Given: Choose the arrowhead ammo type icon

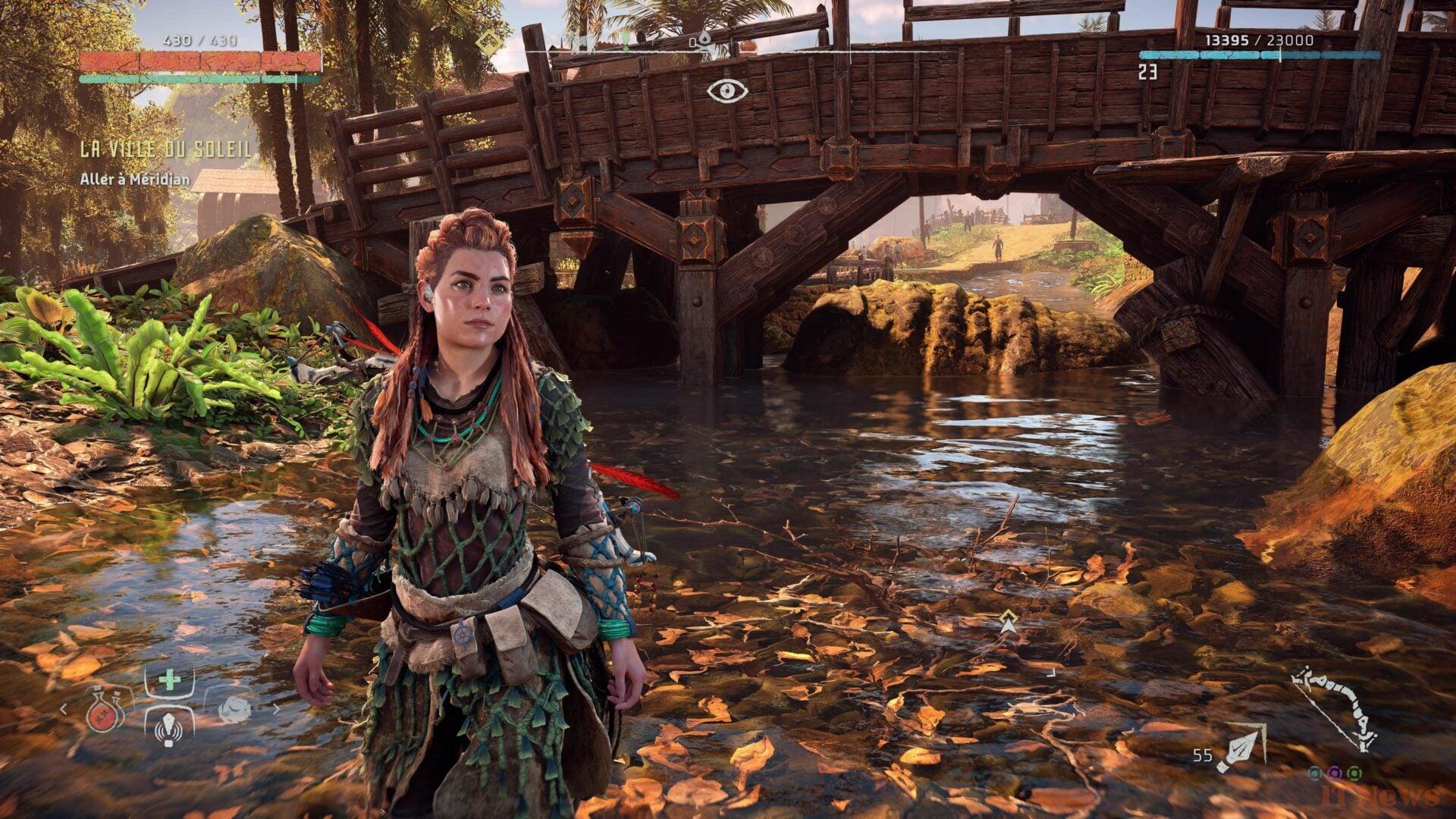Looking at the screenshot, I should point(1241,747).
